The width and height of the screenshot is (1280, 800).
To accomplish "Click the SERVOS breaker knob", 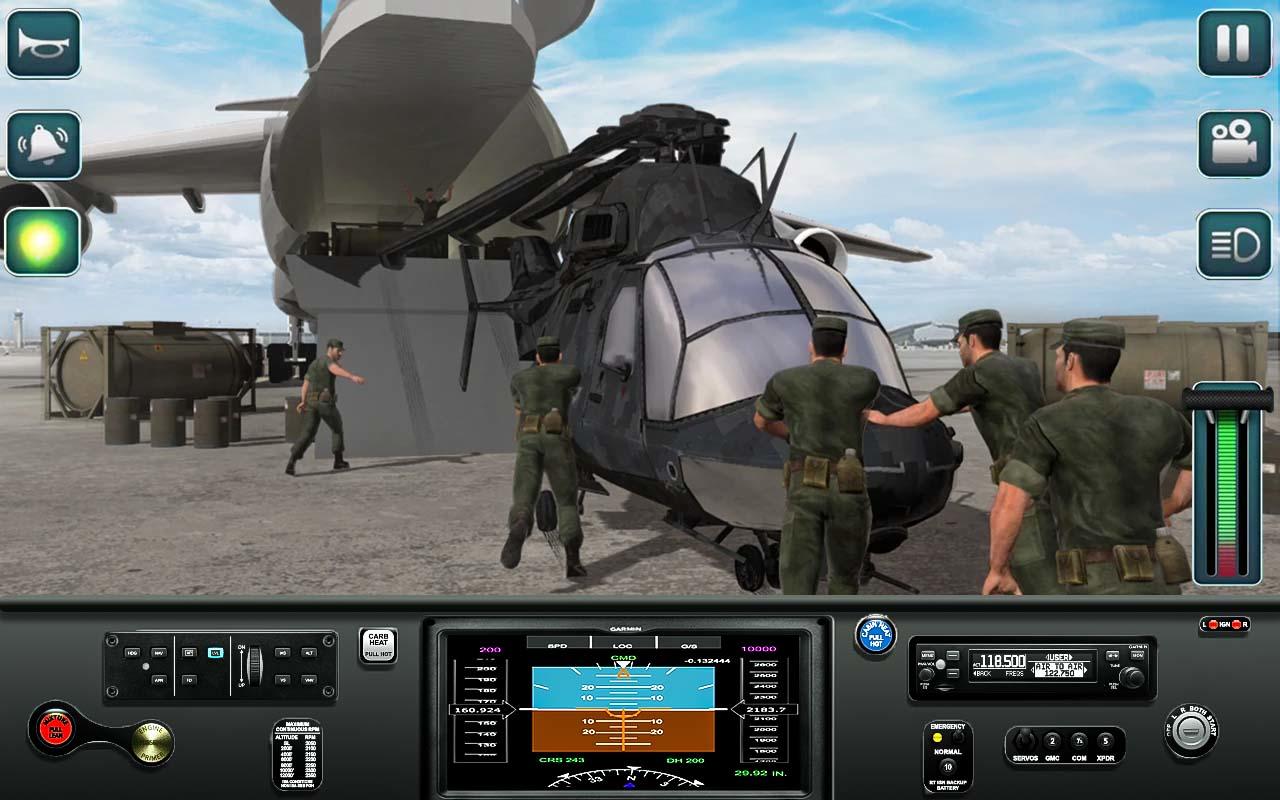I will point(1025,739).
